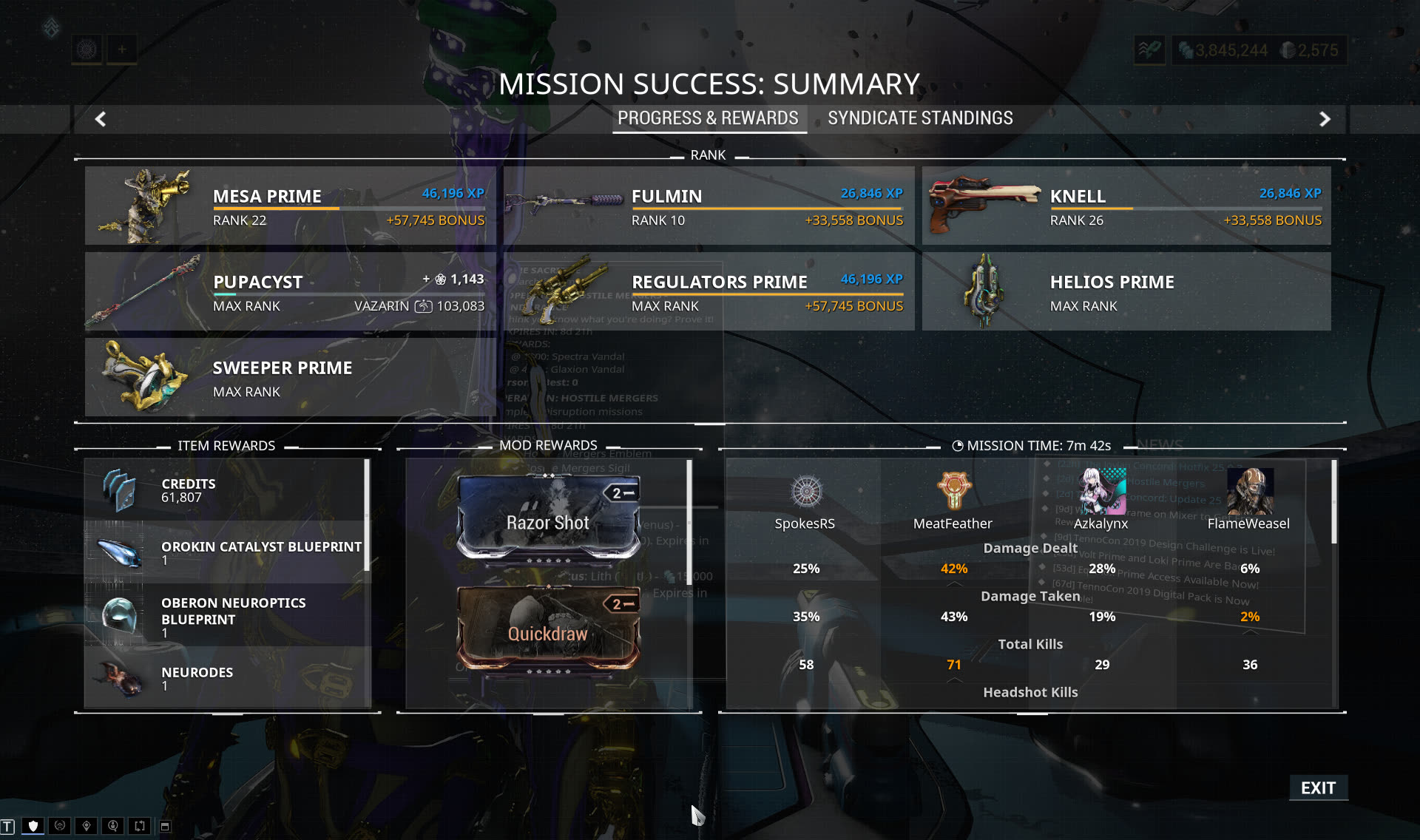This screenshot has height=840, width=1420.
Task: Choose the Helios Prime rank entry
Action: (1126, 291)
